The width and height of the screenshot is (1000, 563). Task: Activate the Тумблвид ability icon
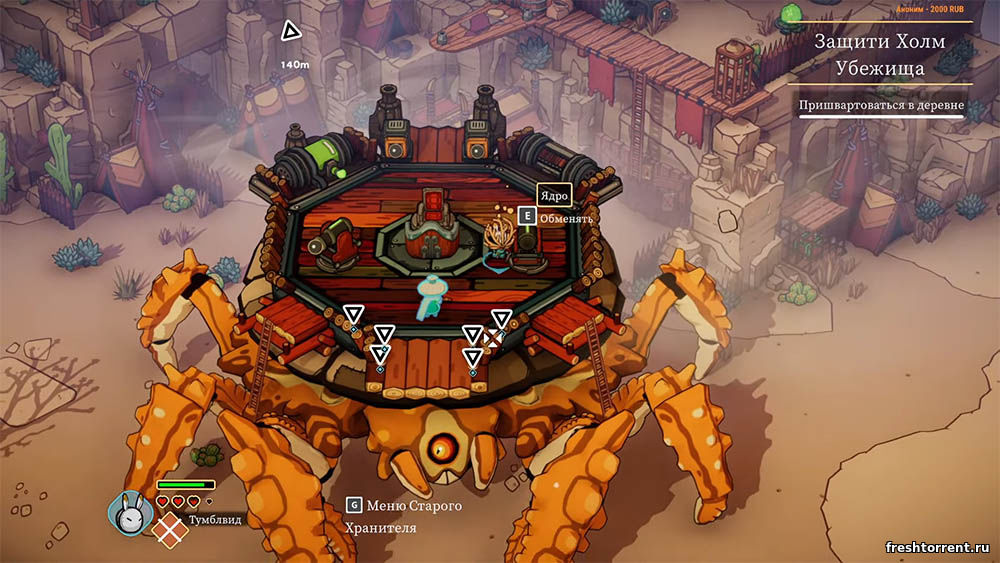pos(173,529)
